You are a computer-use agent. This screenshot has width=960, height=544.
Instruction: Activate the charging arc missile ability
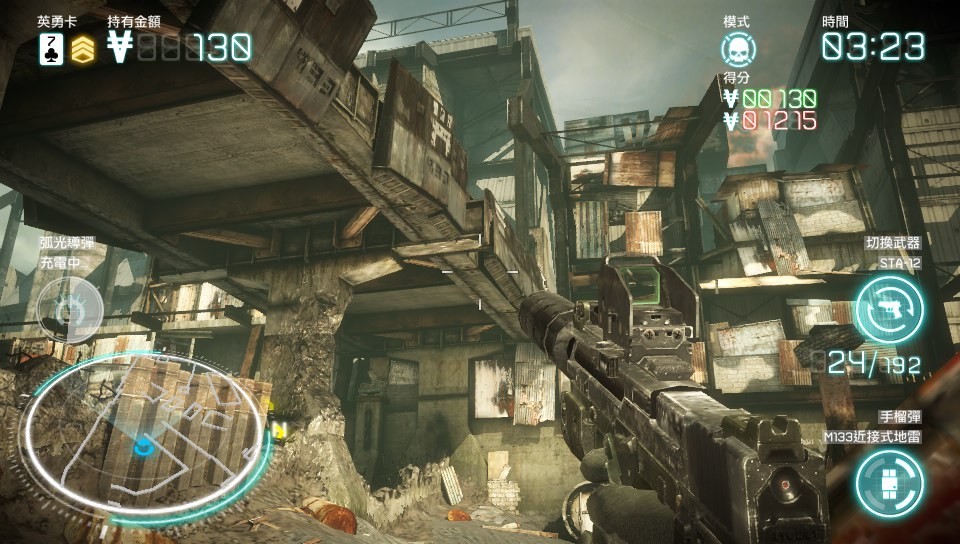pos(69,311)
